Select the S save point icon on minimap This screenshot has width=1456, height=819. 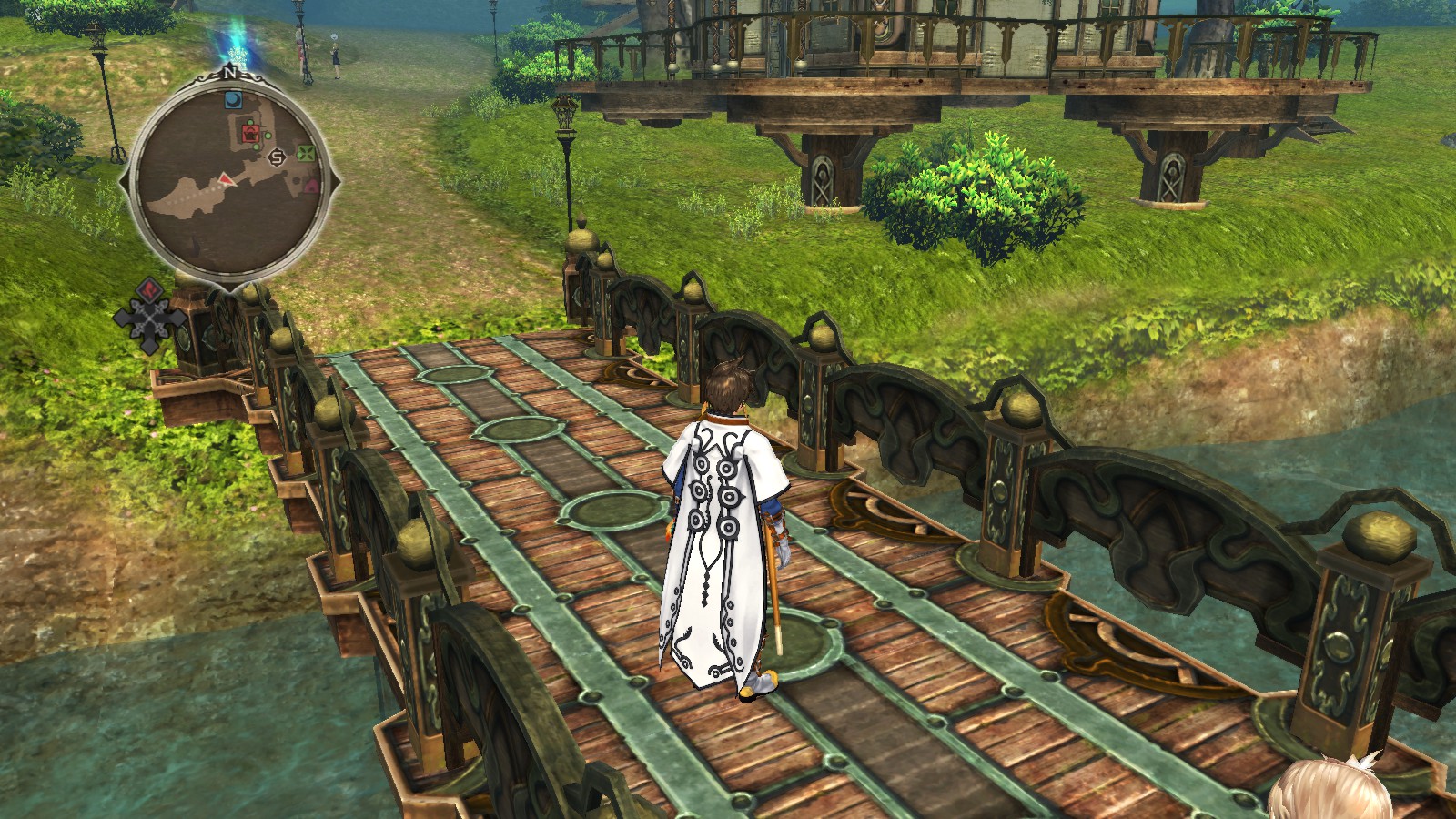276,157
